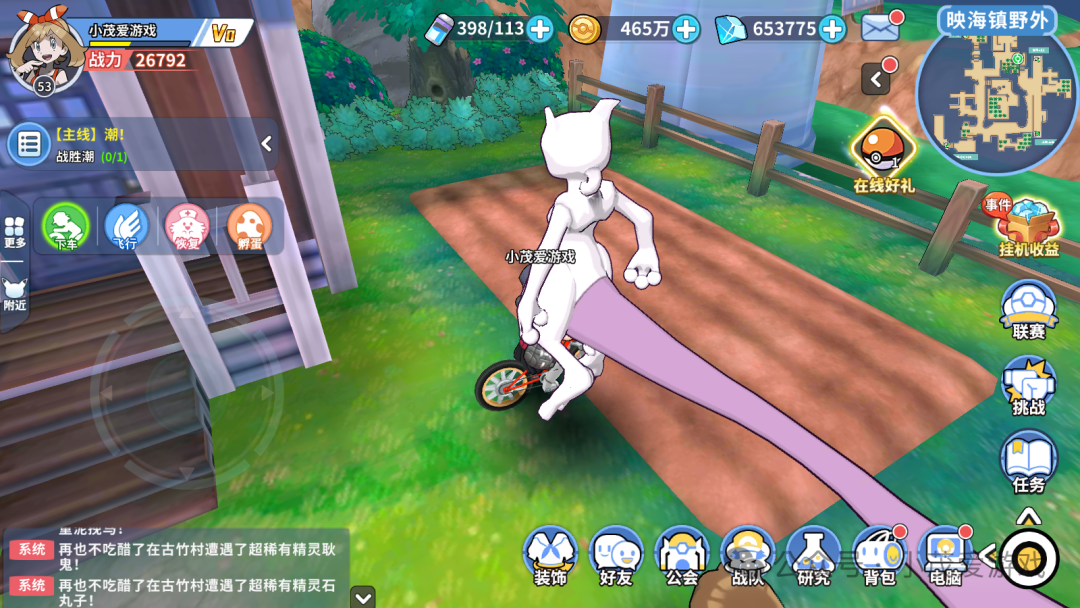Open the 孵蛋 egg hatching menu

[x=249, y=226]
